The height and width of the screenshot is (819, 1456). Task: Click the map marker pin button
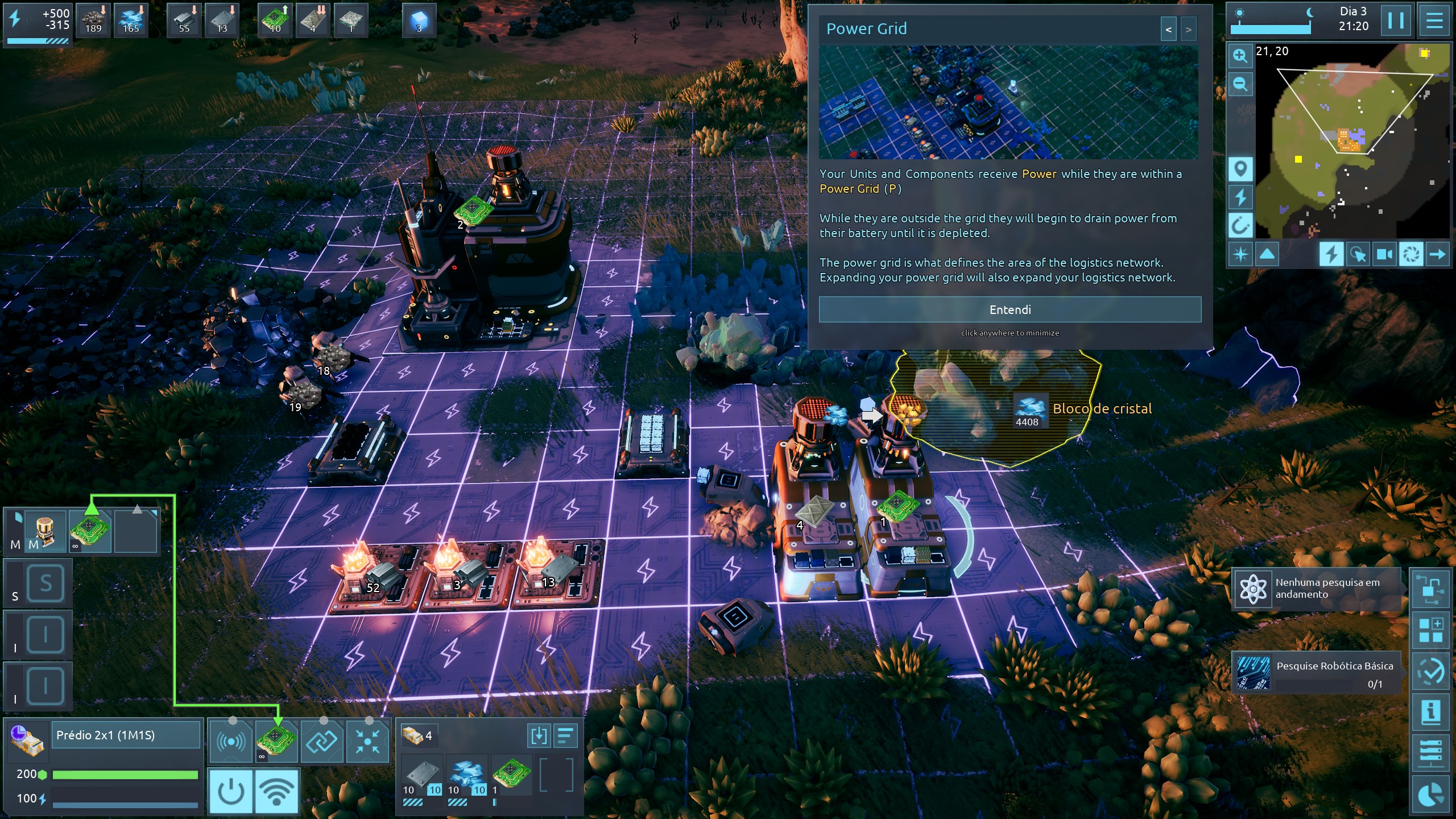1240,169
